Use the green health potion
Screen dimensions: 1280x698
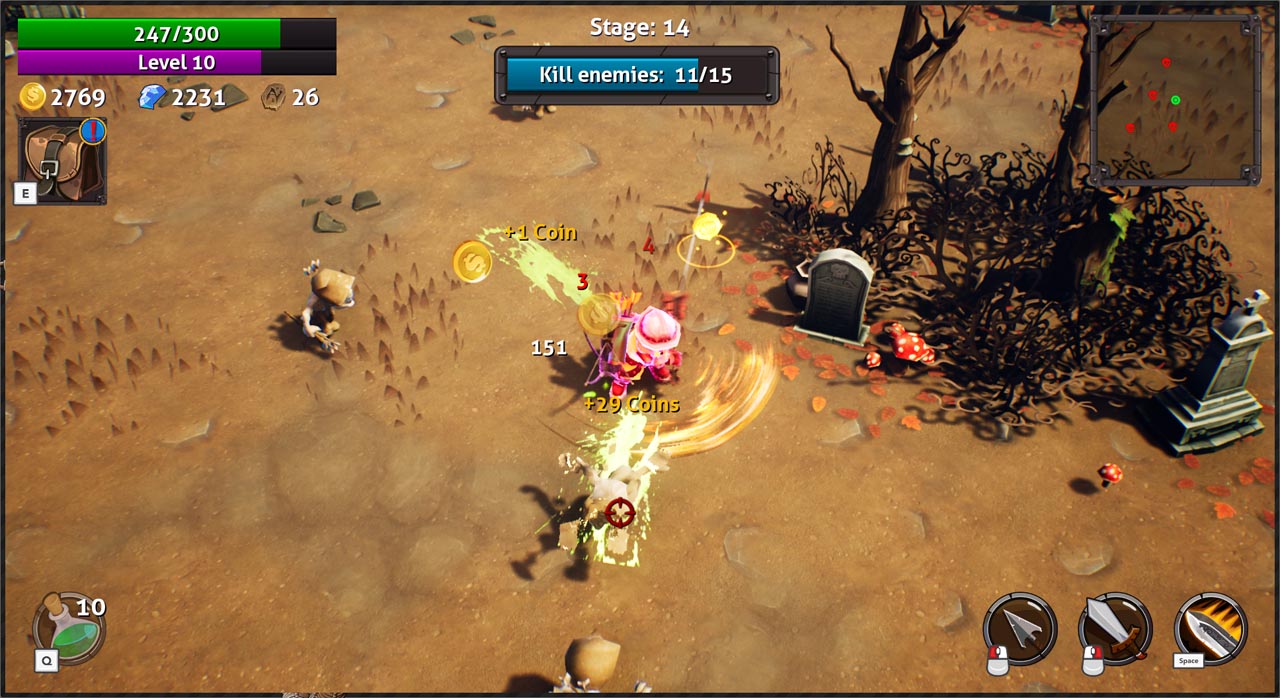(68, 628)
